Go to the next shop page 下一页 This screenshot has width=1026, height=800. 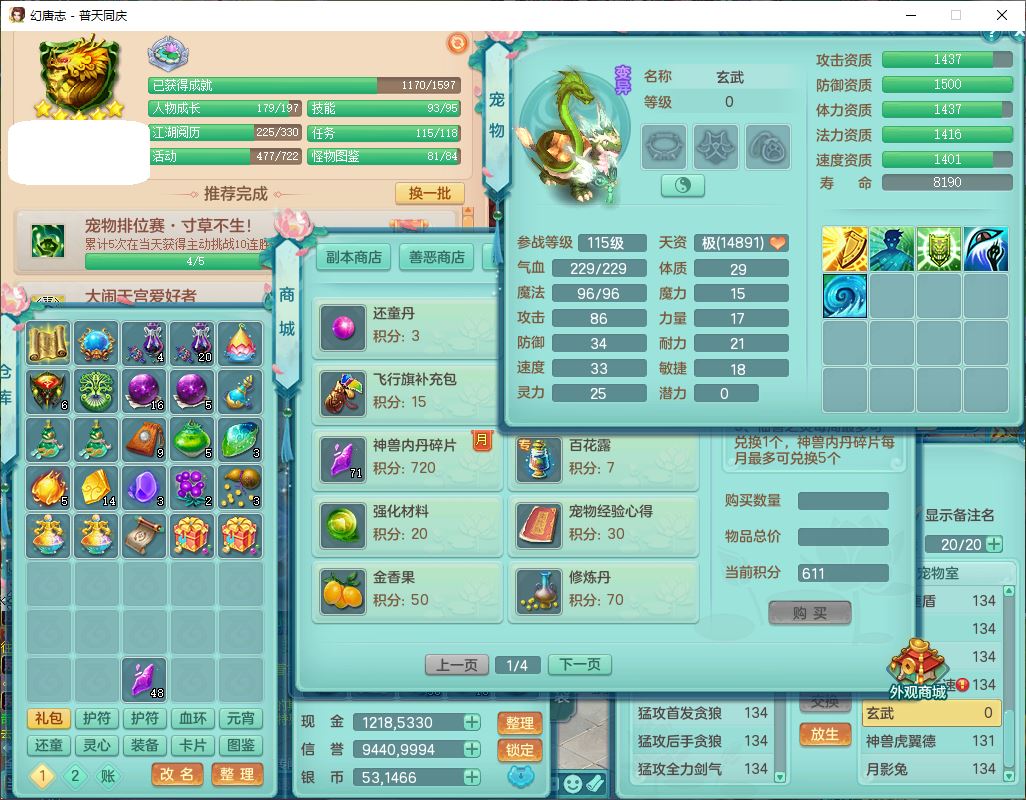[x=579, y=665]
